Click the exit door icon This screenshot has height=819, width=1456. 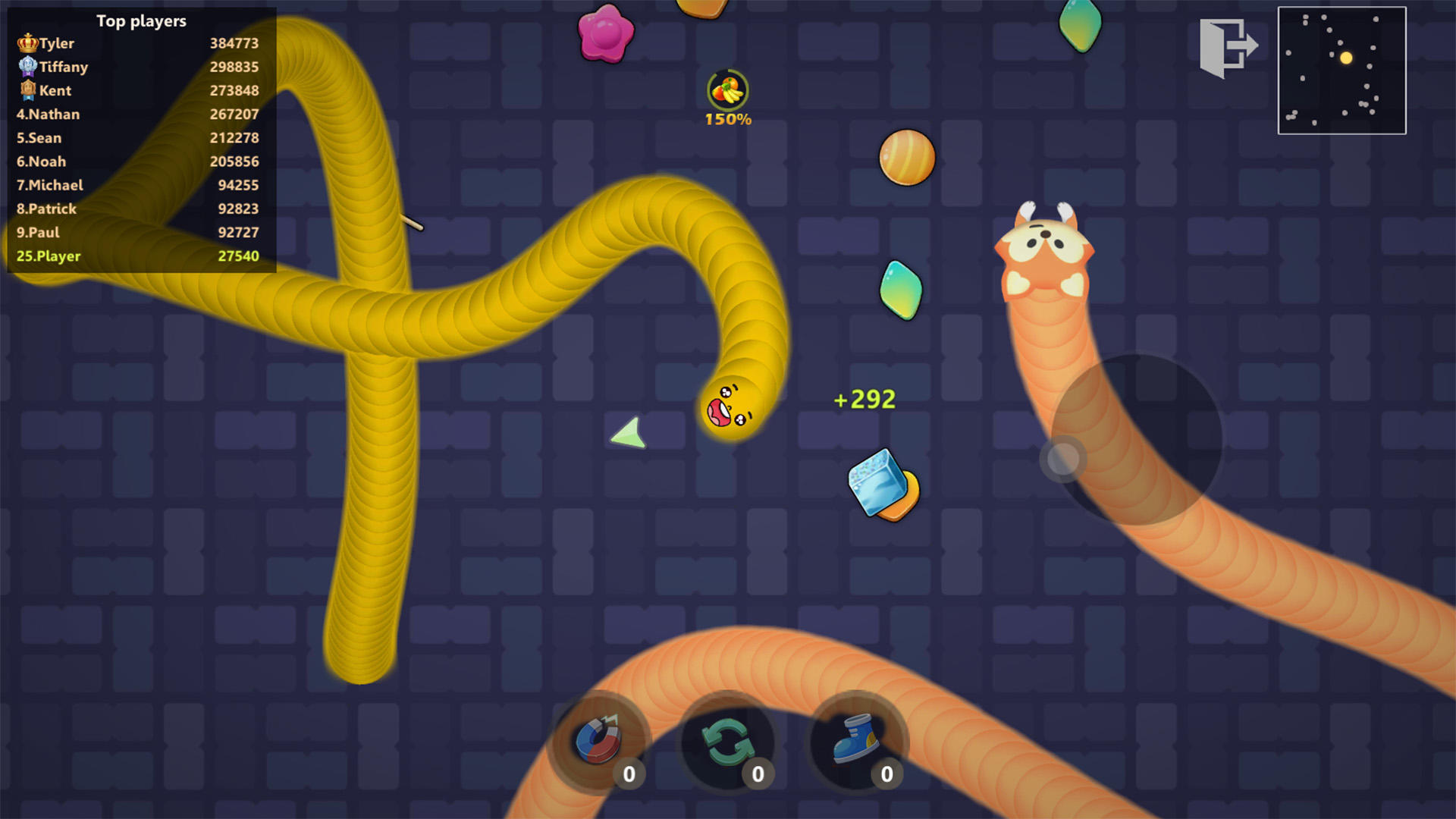pos(1227,47)
